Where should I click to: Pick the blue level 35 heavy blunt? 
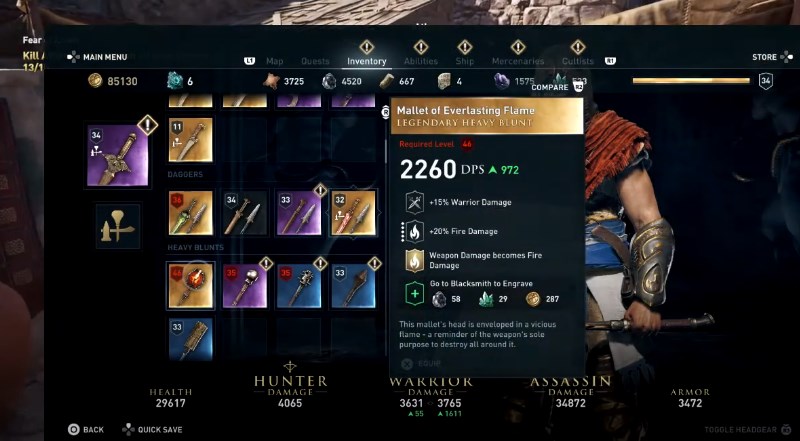pos(298,285)
